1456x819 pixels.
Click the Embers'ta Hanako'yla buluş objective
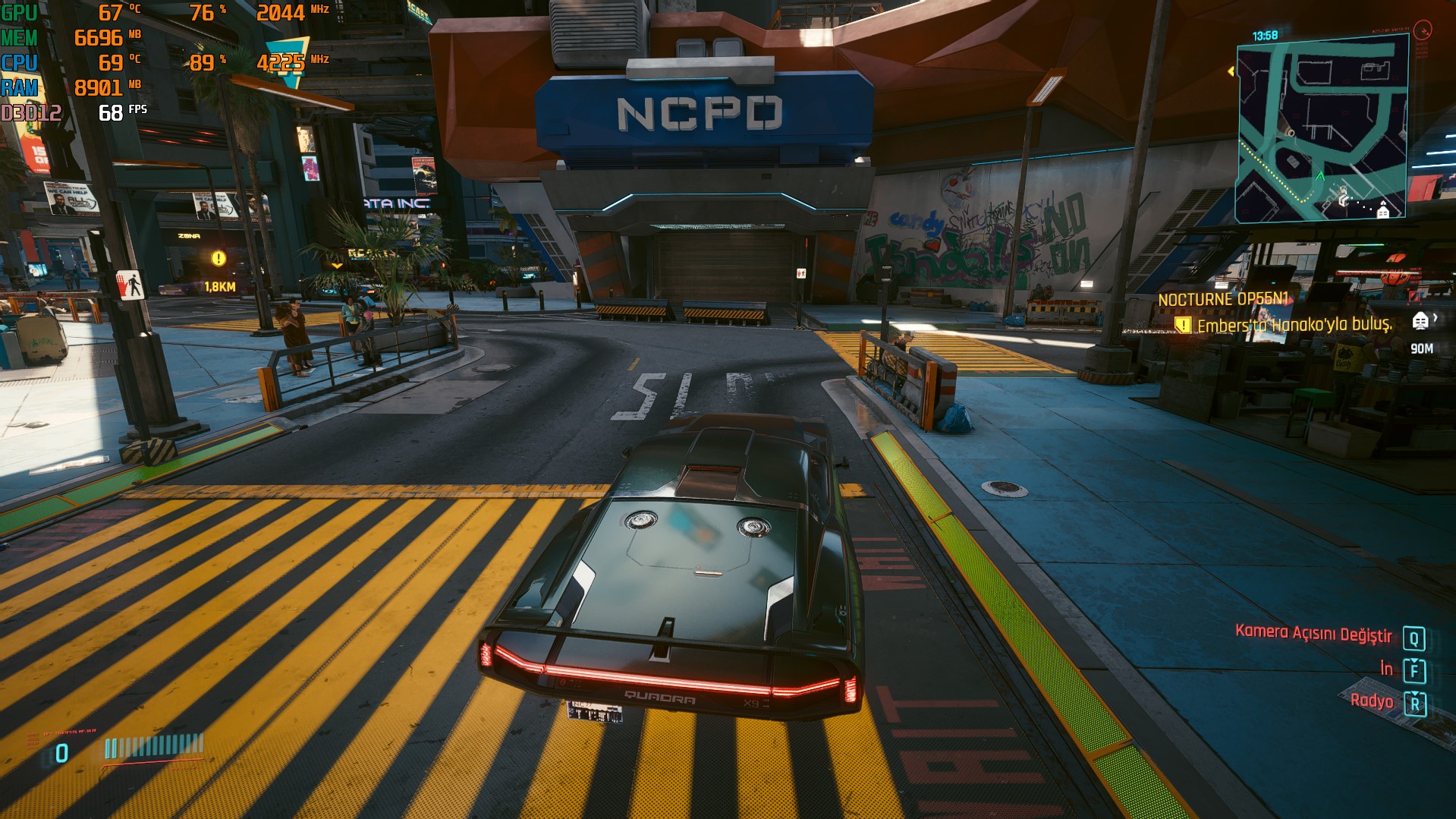[1294, 325]
